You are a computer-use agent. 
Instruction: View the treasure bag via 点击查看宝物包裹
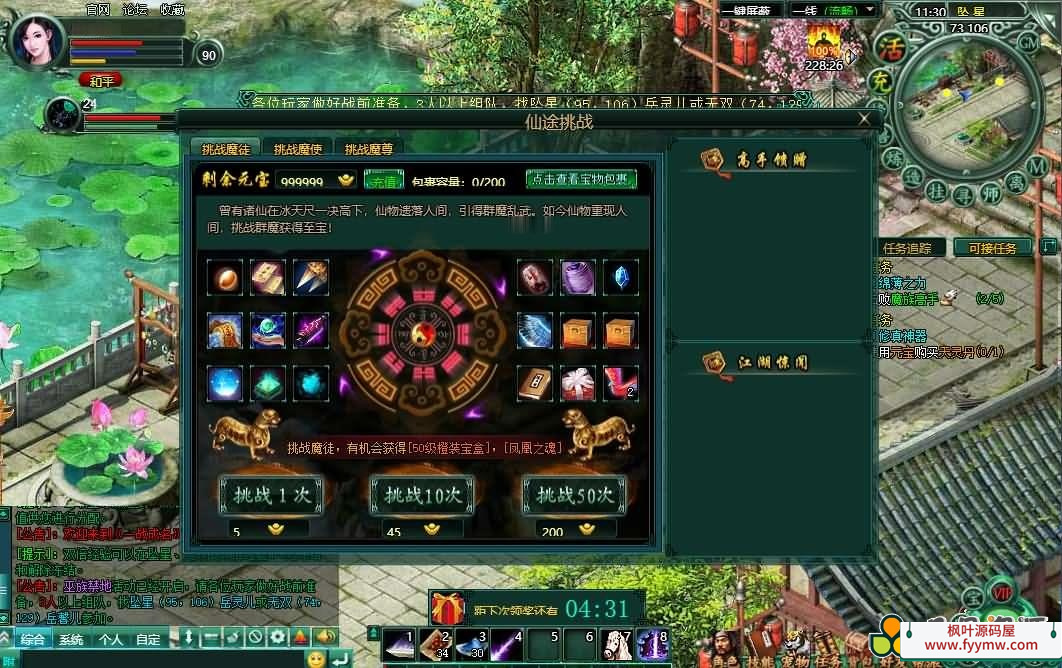[581, 179]
